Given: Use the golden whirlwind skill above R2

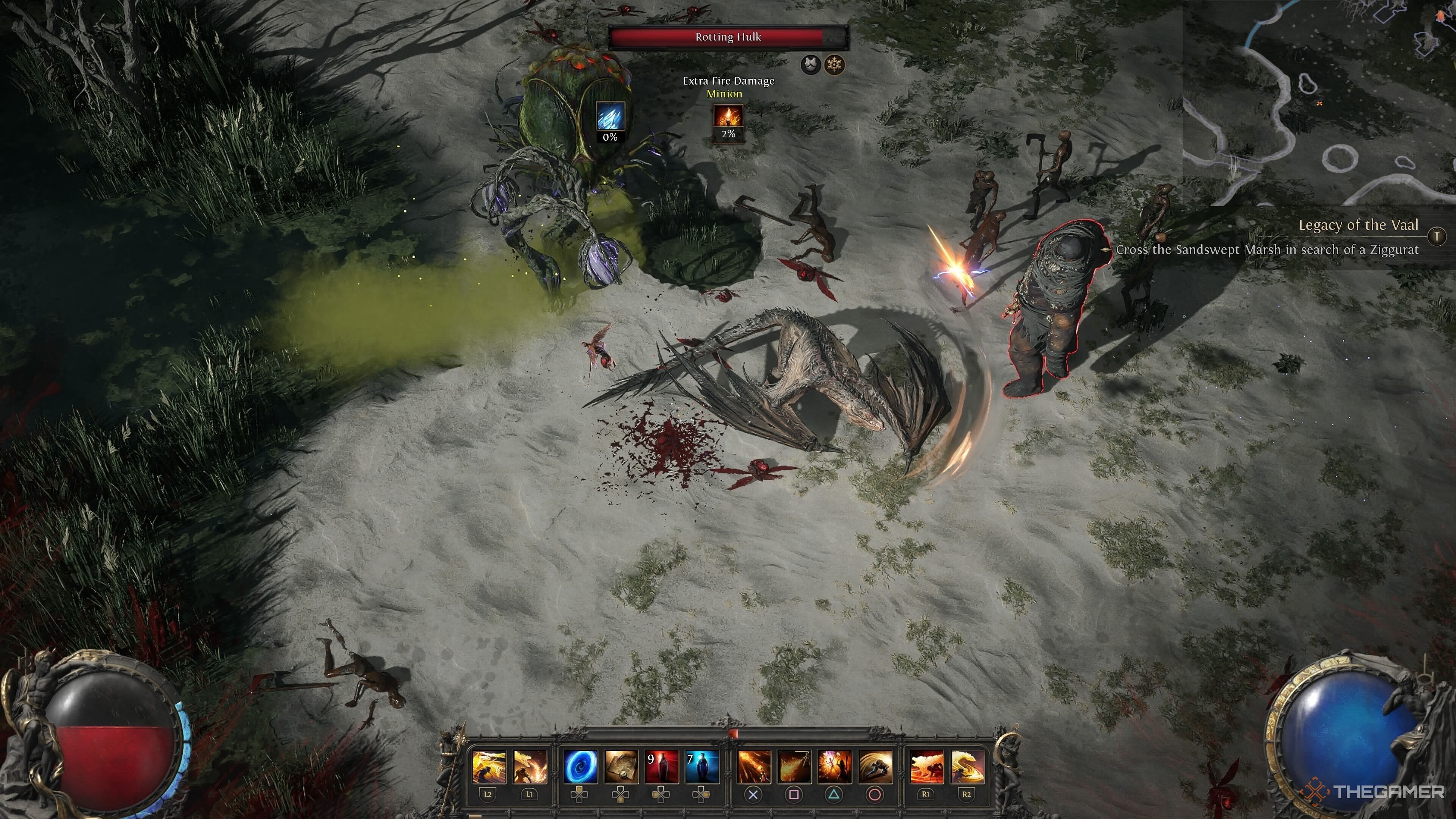Looking at the screenshot, I should (967, 766).
